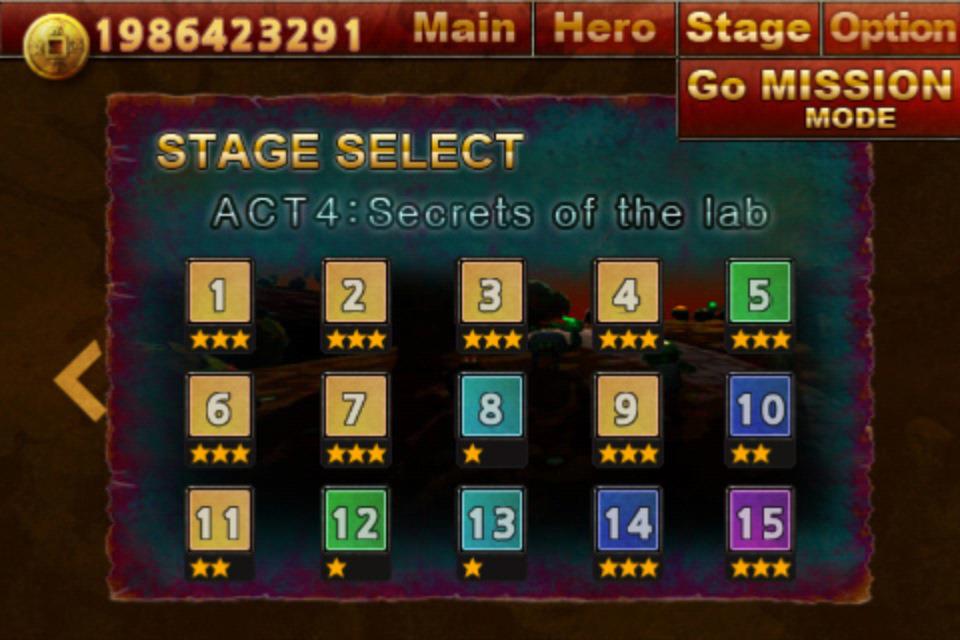Click the Go Mission Mode button
The height and width of the screenshot is (640, 960).
(x=819, y=98)
